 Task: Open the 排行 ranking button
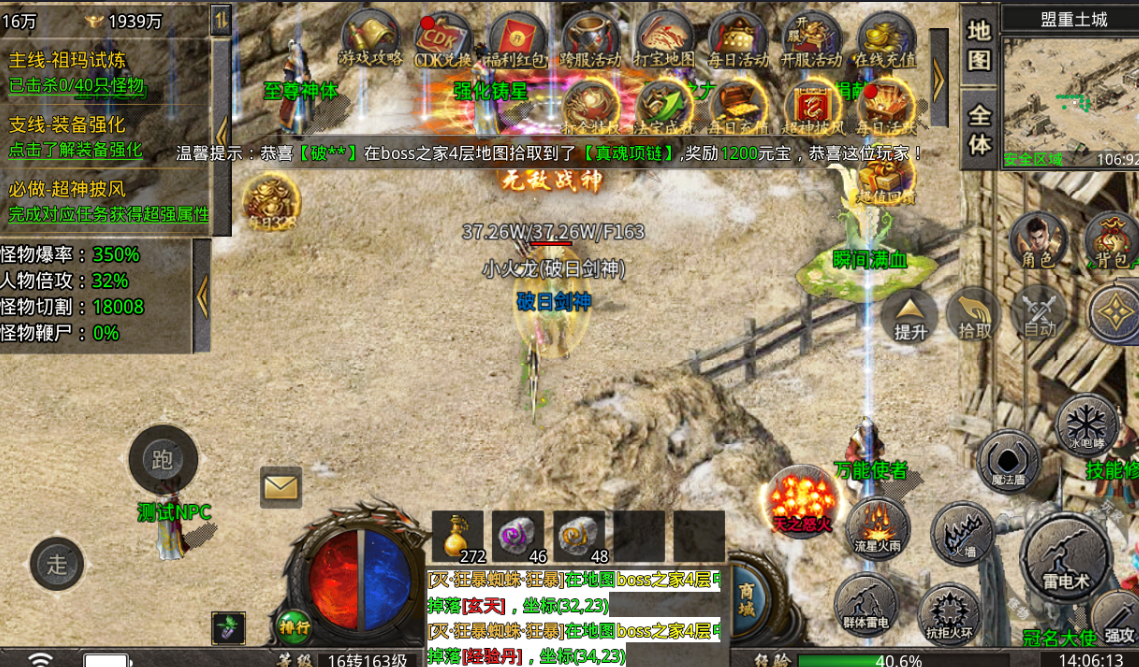[294, 627]
